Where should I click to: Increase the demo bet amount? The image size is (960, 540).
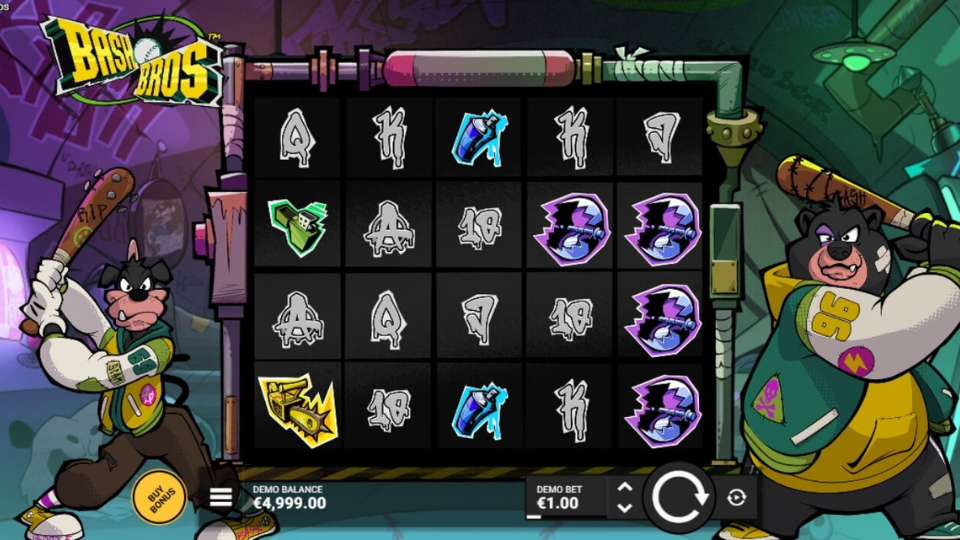click(625, 487)
